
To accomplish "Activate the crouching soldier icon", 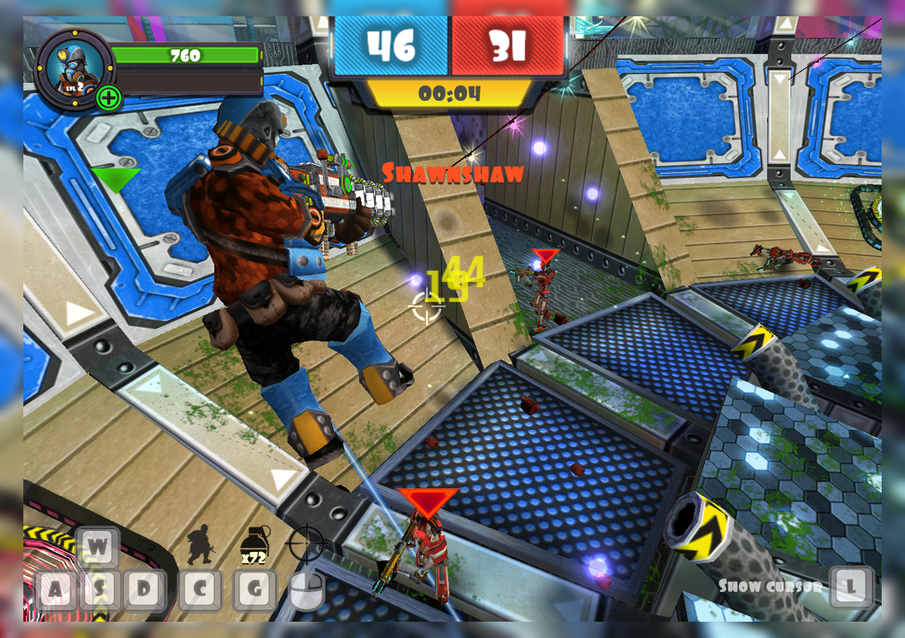I will pos(200,543).
